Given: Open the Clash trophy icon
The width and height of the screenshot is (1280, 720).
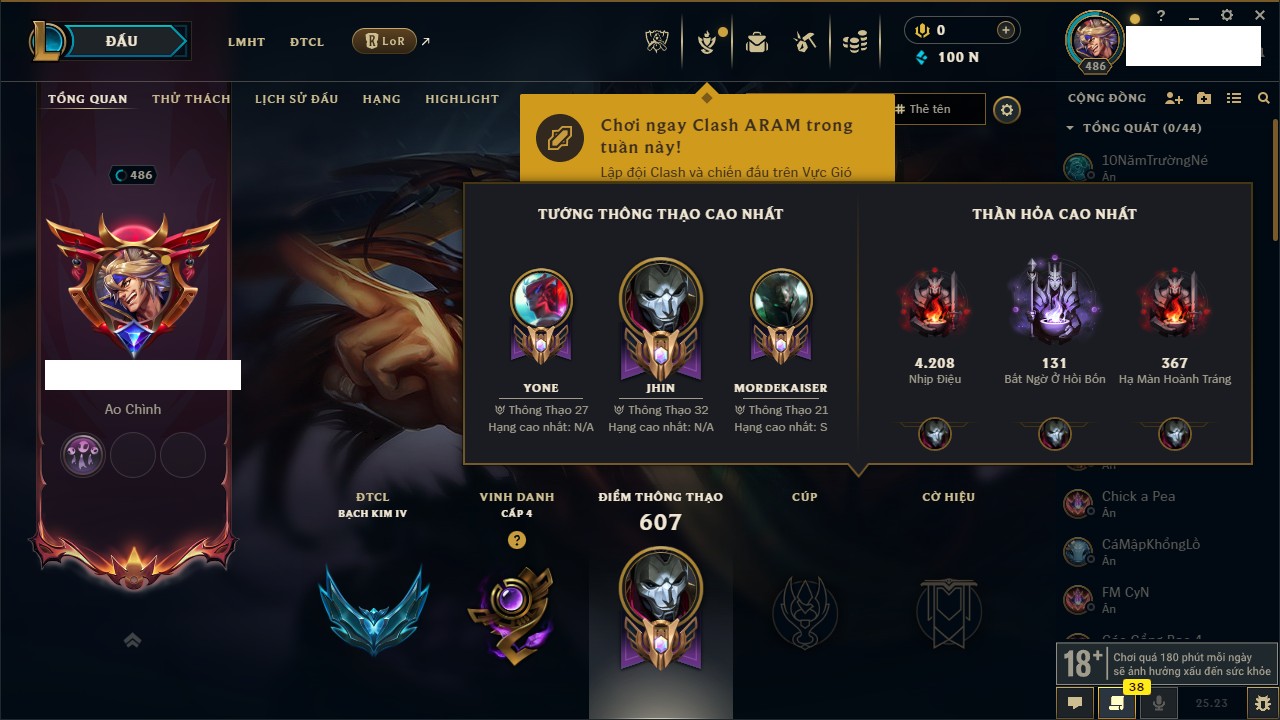Looking at the screenshot, I should [x=657, y=42].
